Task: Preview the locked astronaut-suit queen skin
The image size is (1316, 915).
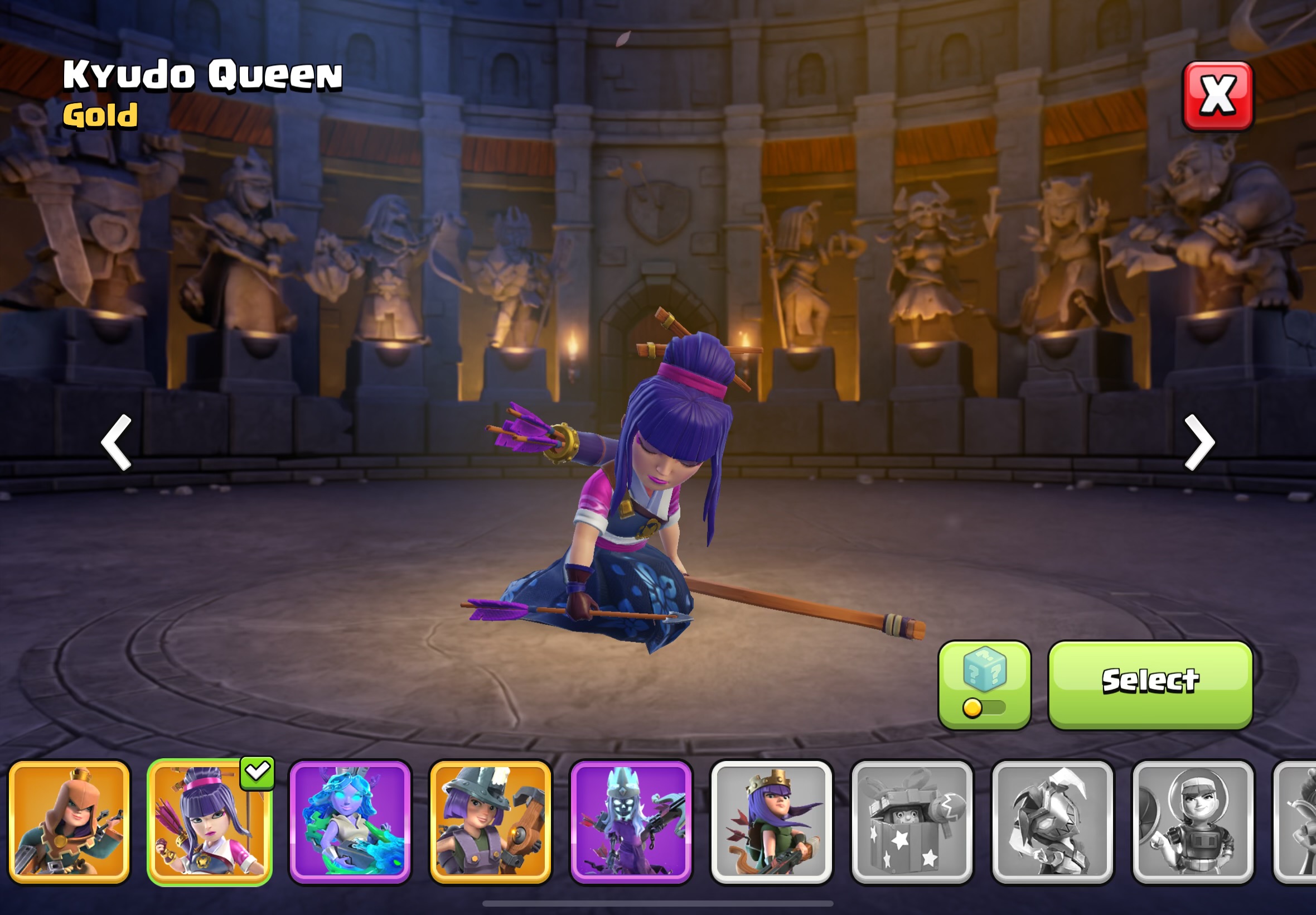Action: click(1193, 822)
